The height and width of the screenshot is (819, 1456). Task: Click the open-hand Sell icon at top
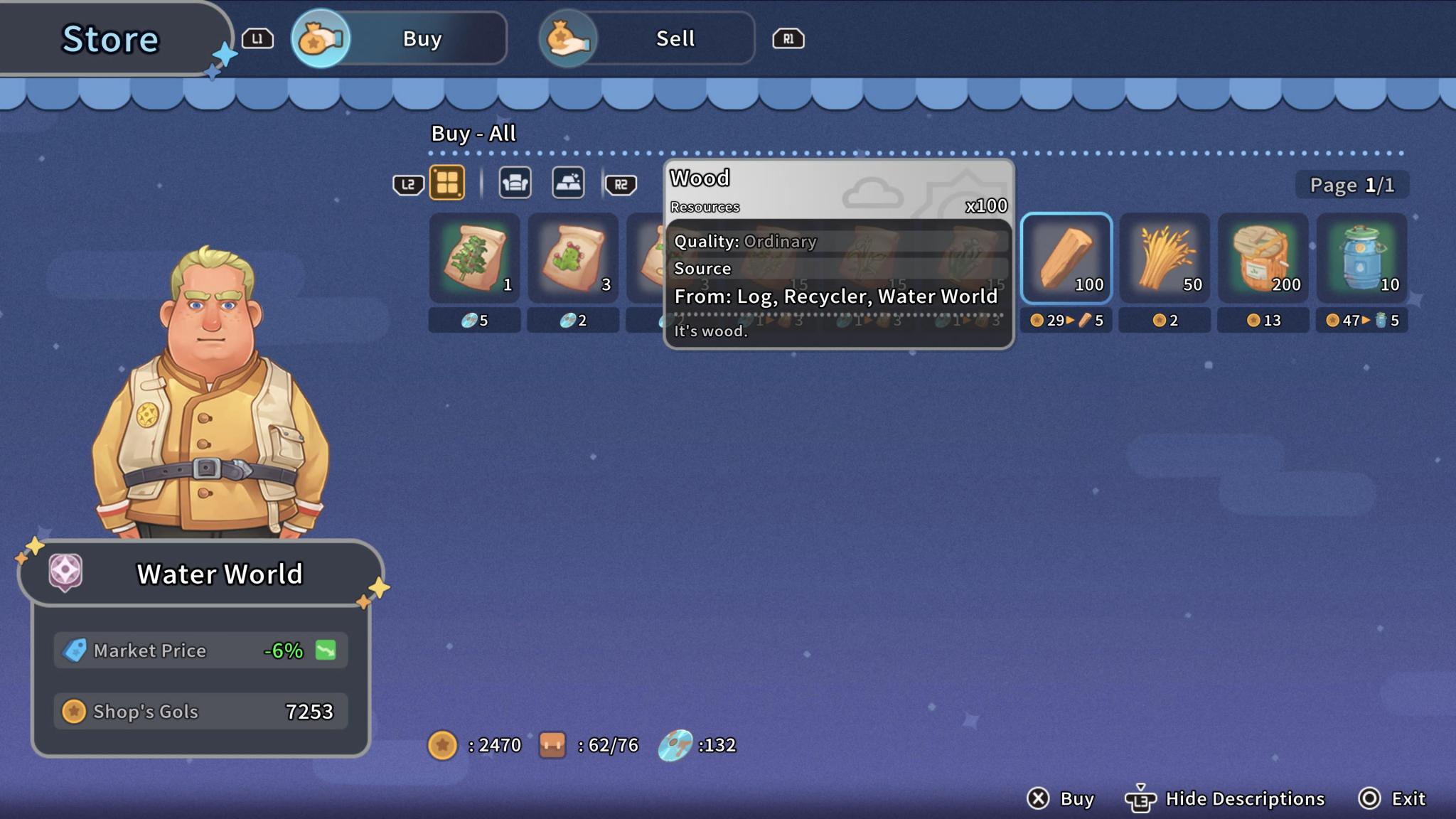click(x=569, y=38)
